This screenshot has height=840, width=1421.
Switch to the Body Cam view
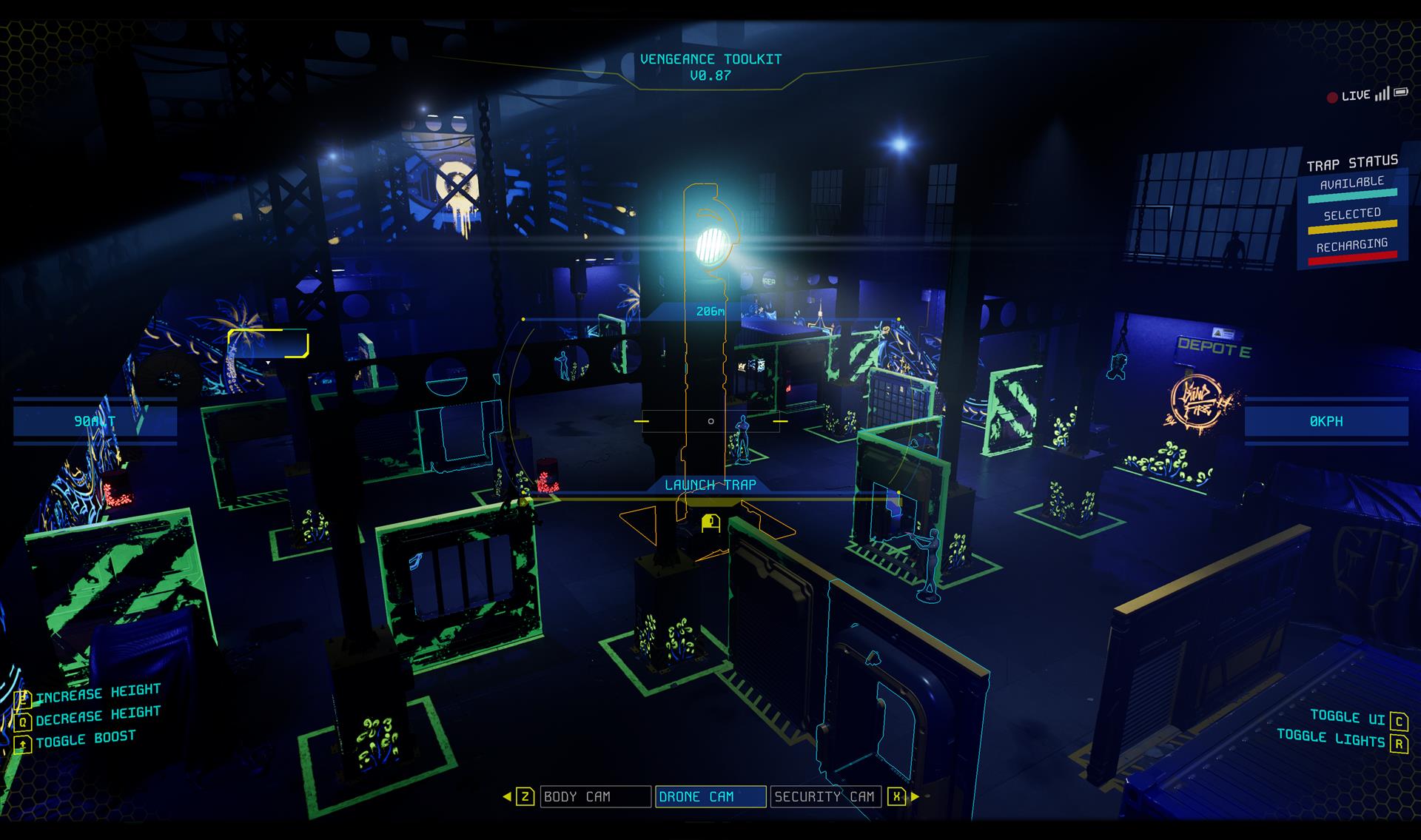click(x=595, y=796)
